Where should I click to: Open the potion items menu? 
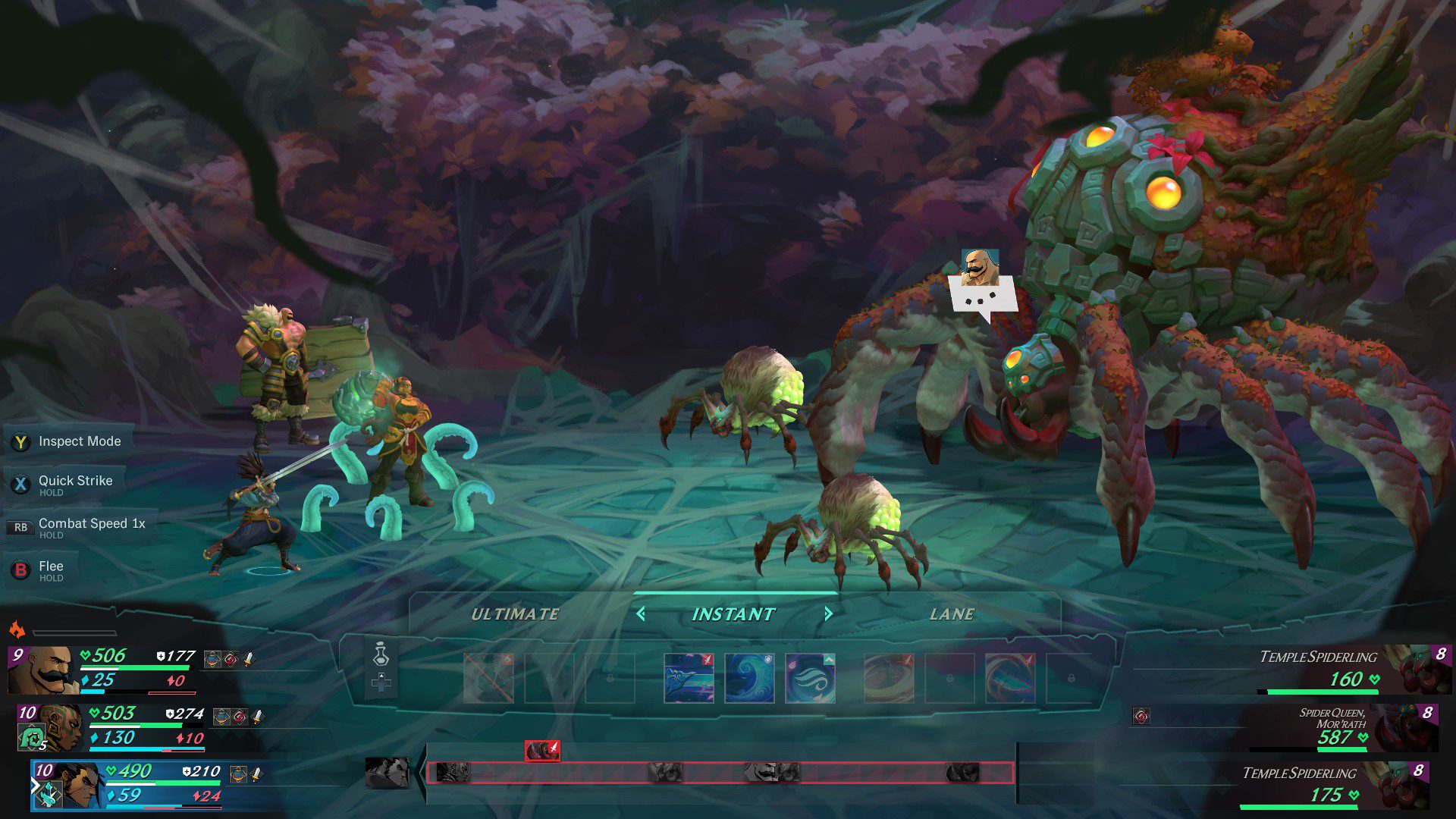point(381,654)
